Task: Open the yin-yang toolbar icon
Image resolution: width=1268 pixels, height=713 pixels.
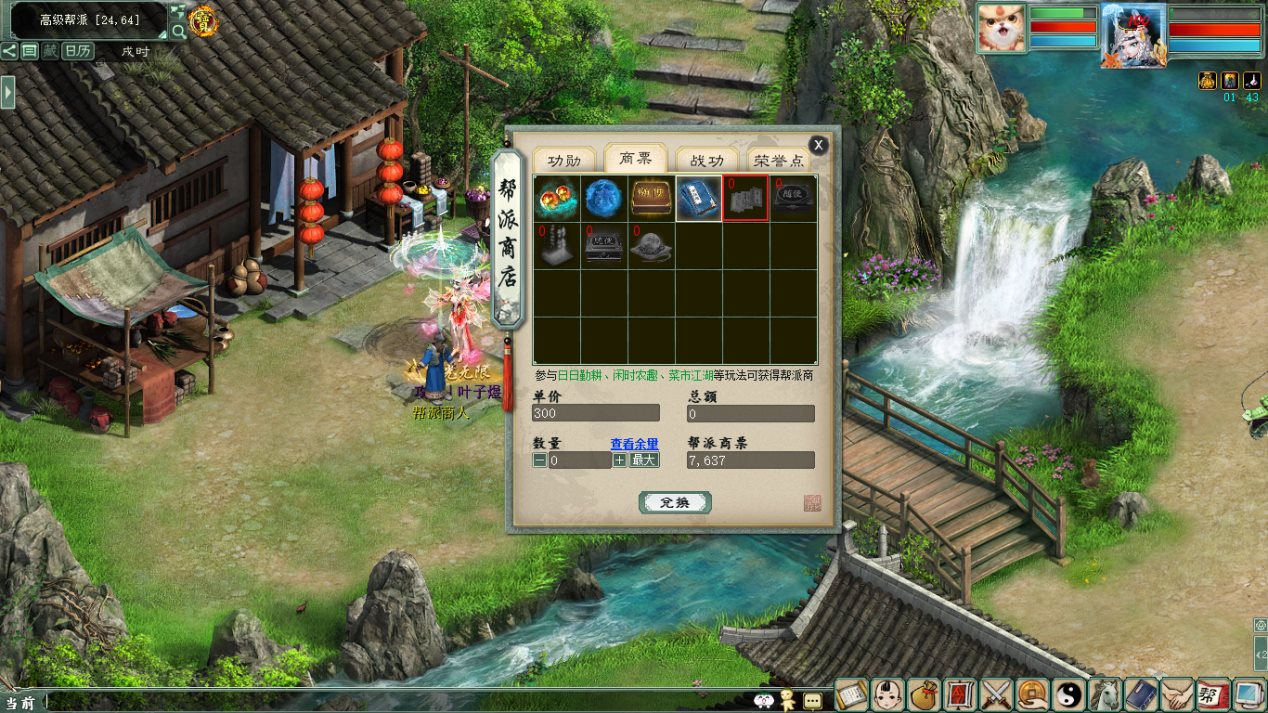Action: (1069, 693)
